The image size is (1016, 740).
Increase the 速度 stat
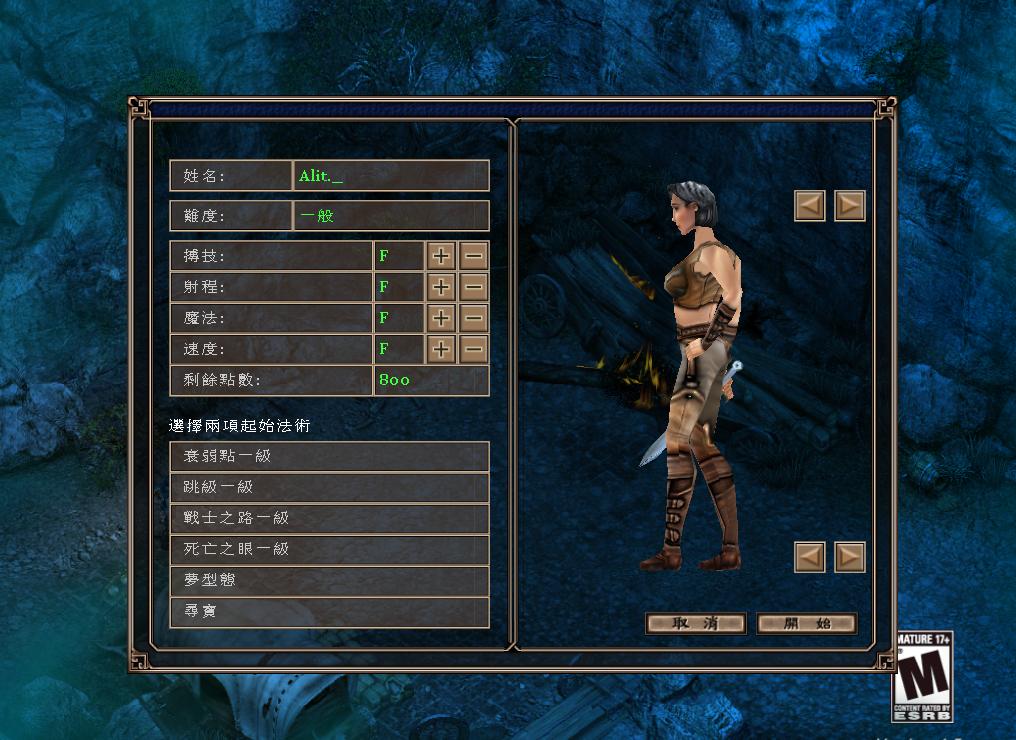point(441,349)
